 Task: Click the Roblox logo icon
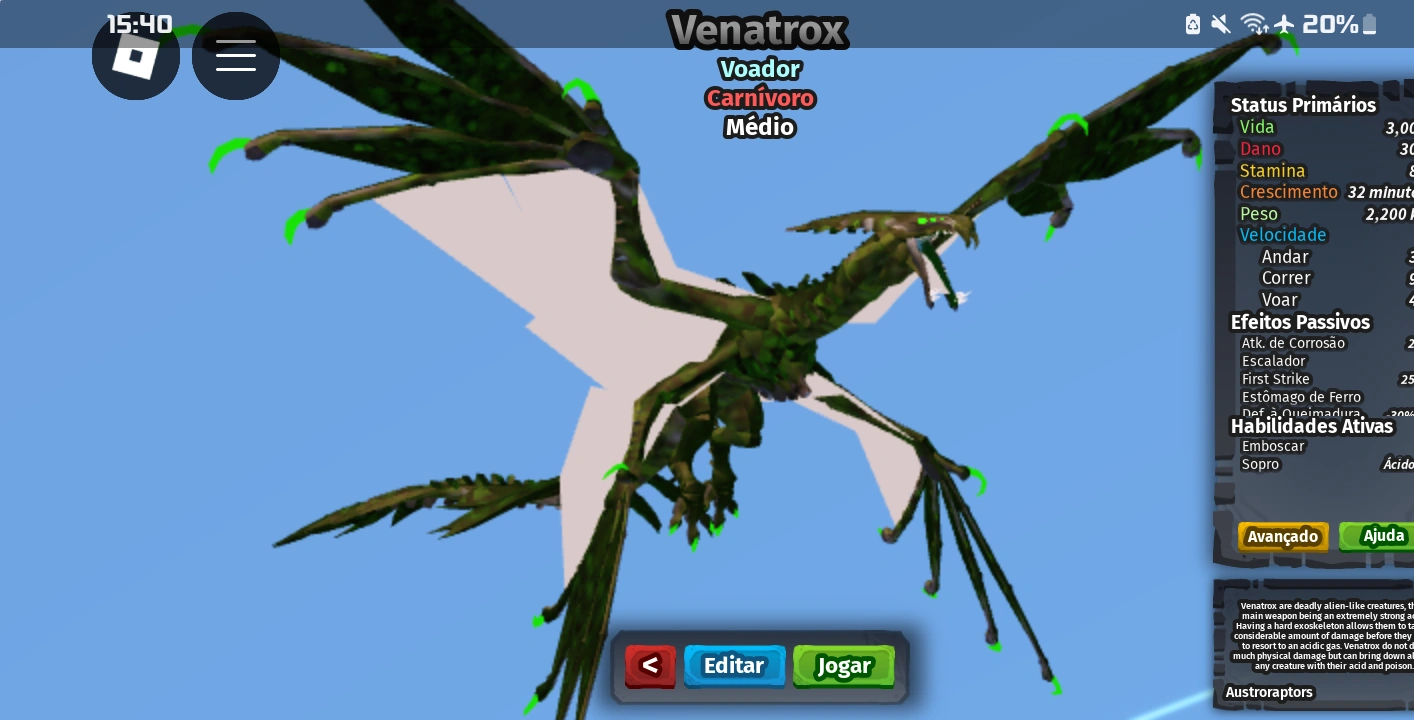tap(136, 57)
